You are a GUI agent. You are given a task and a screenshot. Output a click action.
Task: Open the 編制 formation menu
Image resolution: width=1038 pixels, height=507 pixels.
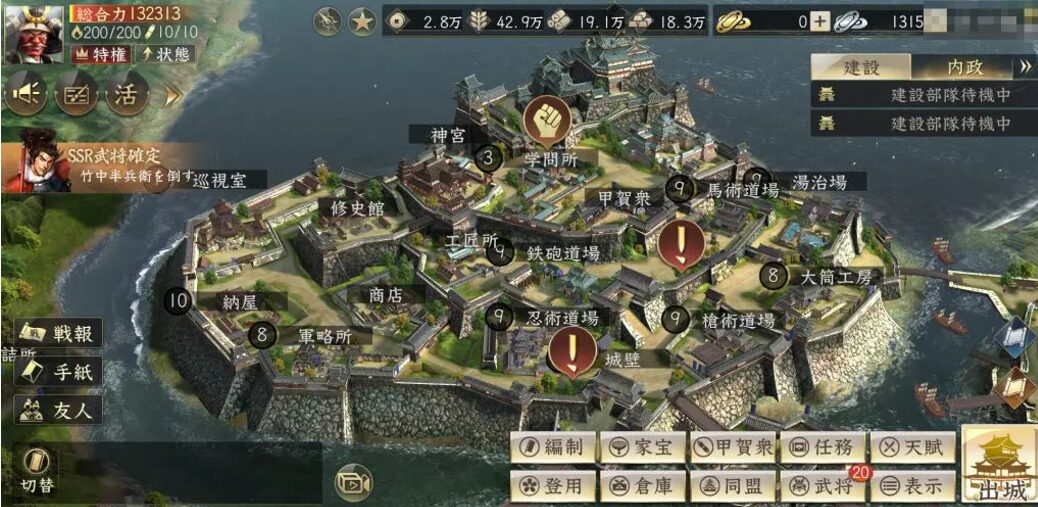click(553, 447)
